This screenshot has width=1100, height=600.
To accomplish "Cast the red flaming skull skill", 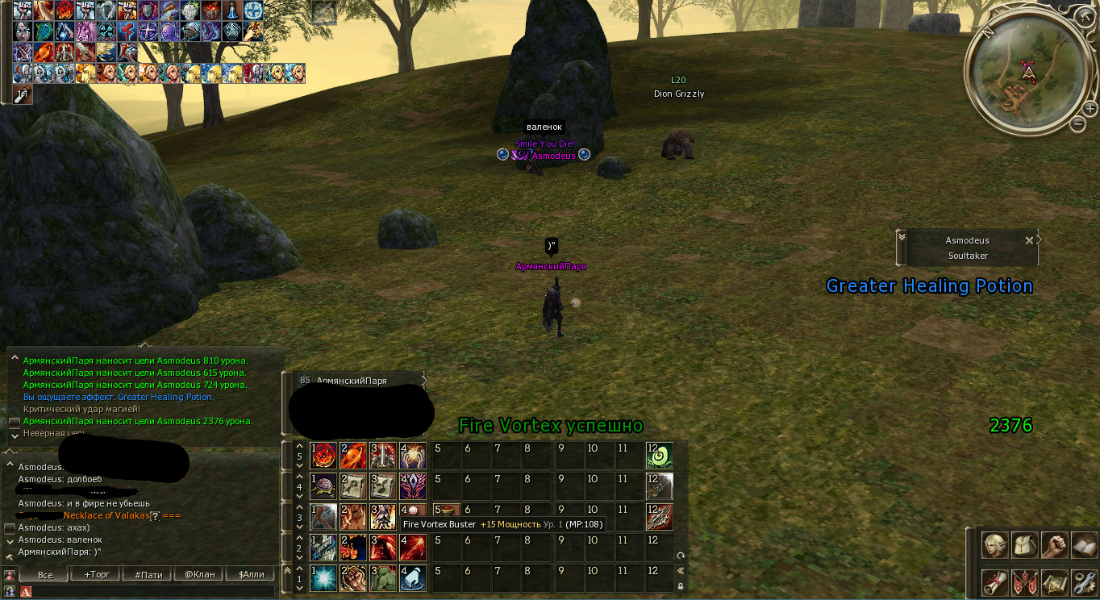I will pyautogui.click(x=323, y=456).
